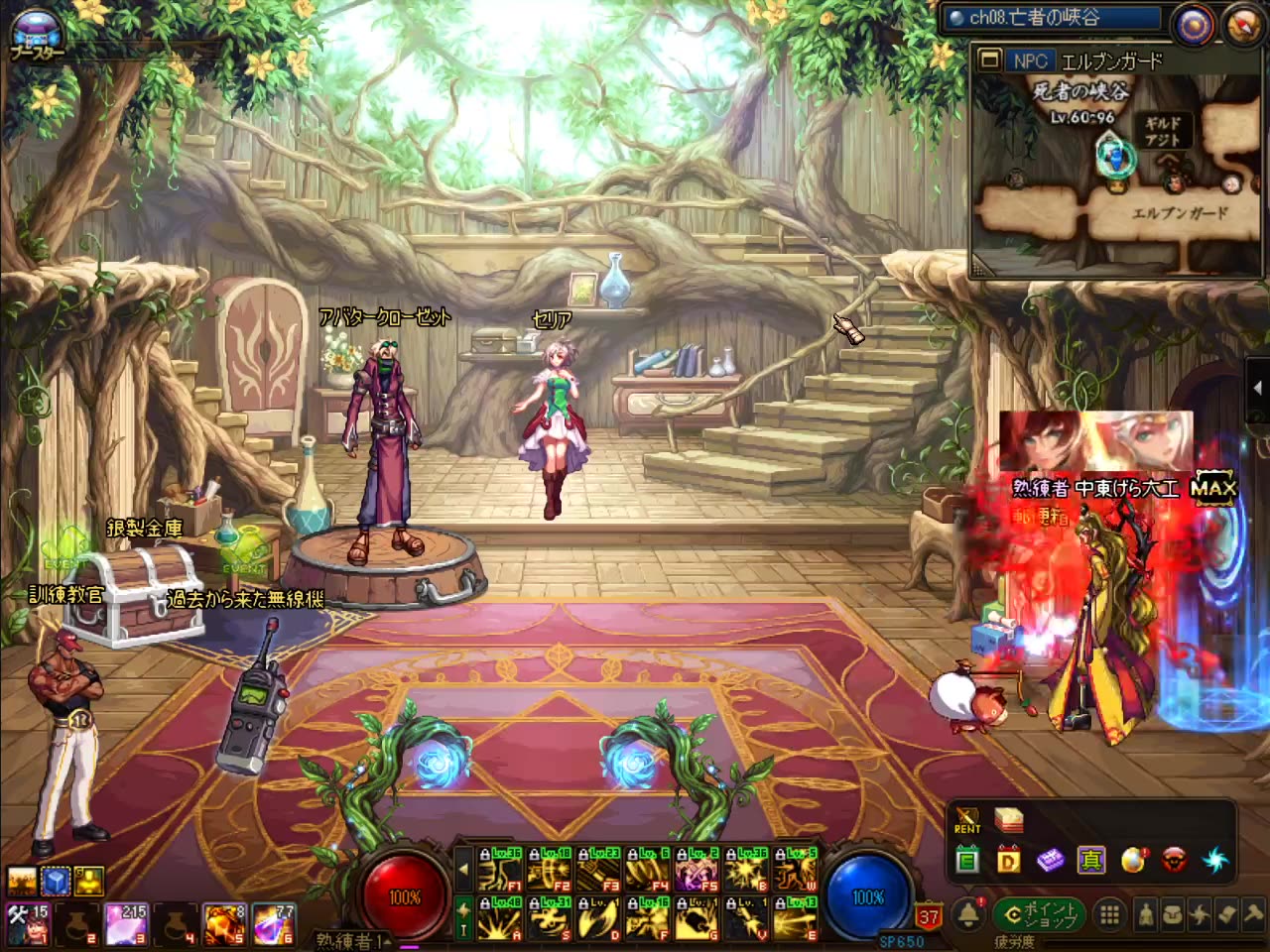Toggle the NPC filter on the minimap
Viewport: 1270px width, 952px height.
[1031, 60]
